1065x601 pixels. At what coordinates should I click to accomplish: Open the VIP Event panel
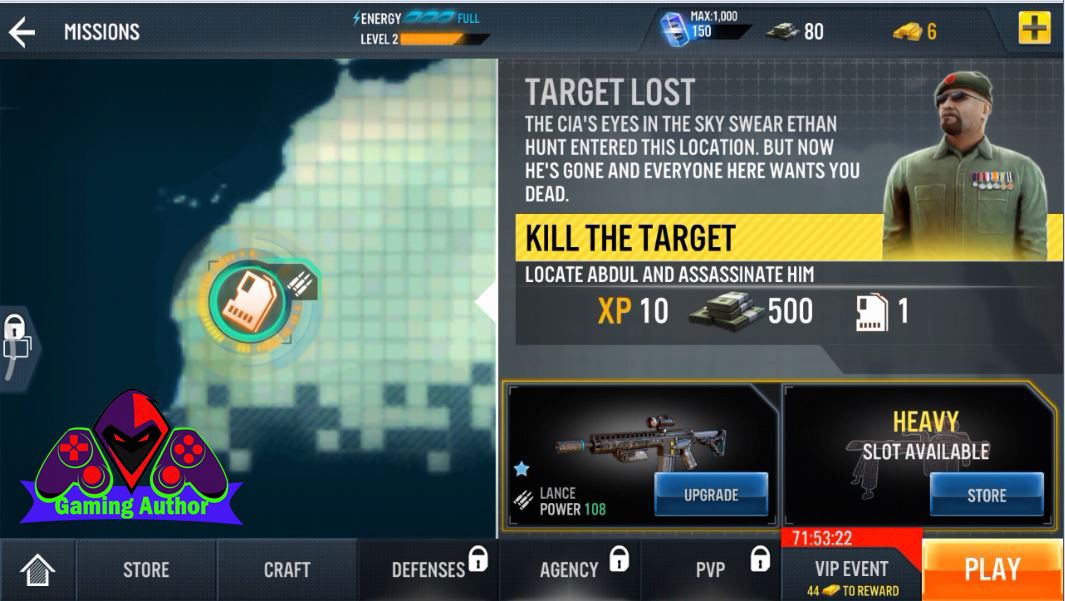coord(851,571)
